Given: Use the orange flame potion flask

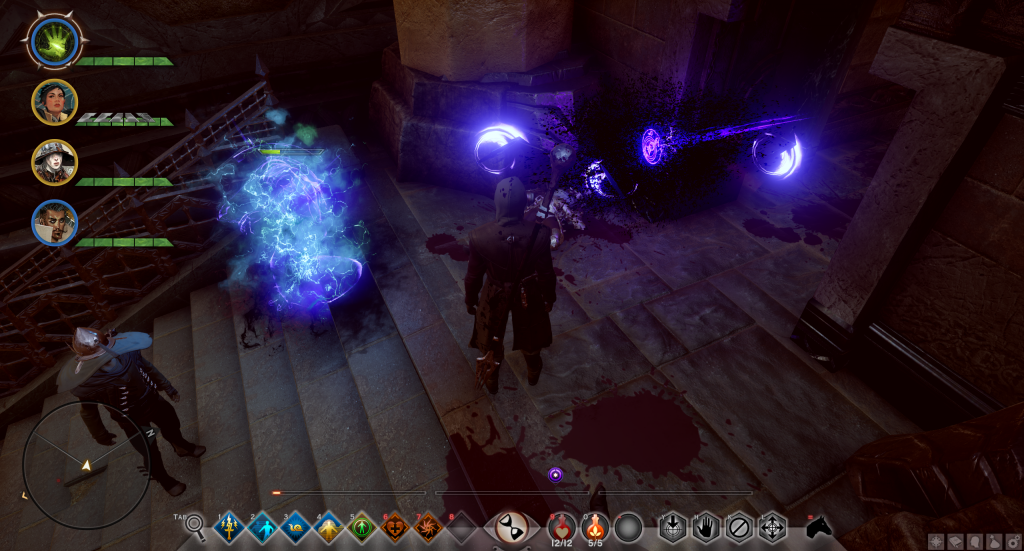Looking at the screenshot, I should 594,525.
